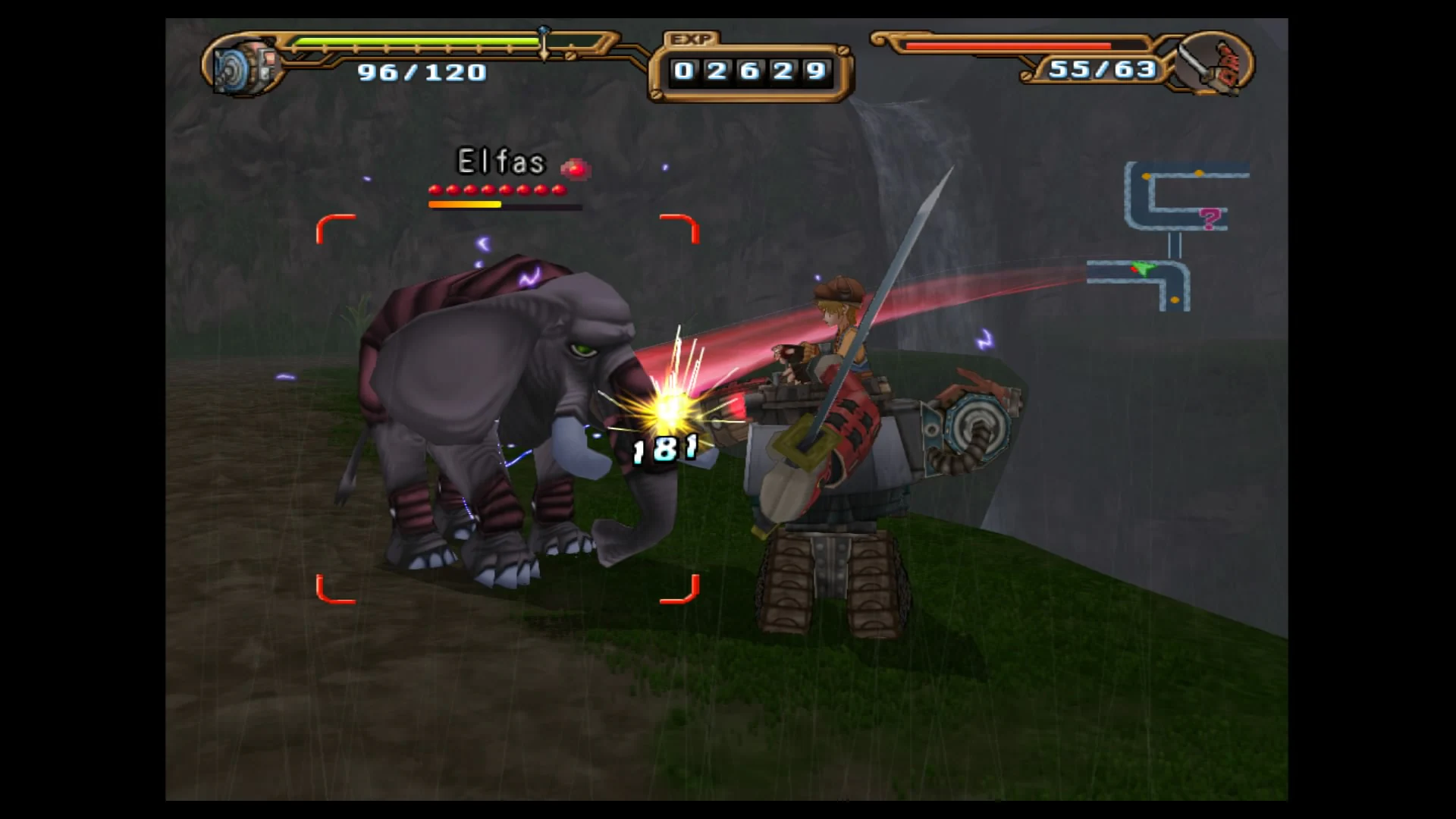Select the yellow waypoint dot at the minimap top
The width and height of the screenshot is (1456, 819).
(x=1199, y=174)
